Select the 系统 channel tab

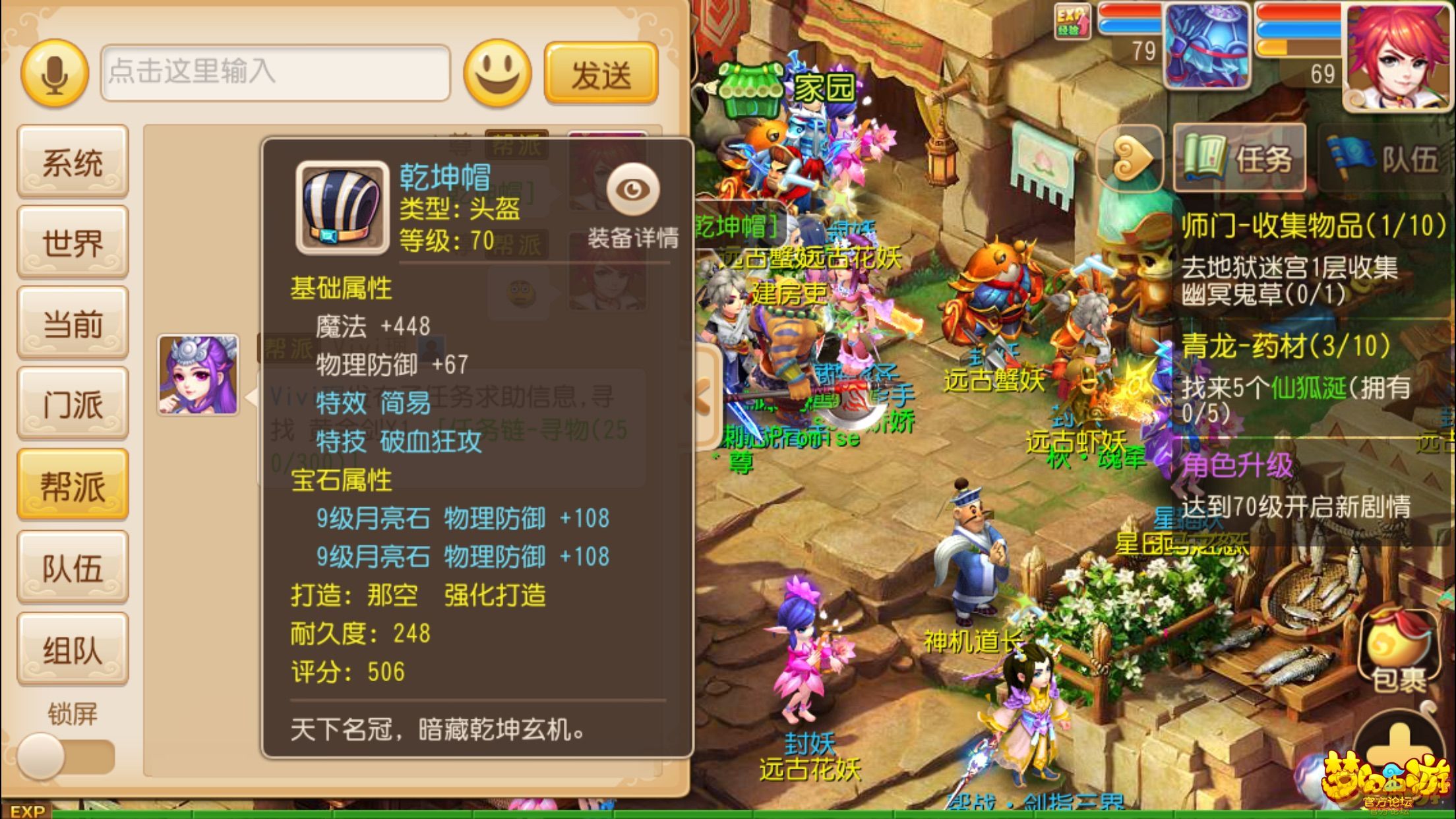coord(73,162)
